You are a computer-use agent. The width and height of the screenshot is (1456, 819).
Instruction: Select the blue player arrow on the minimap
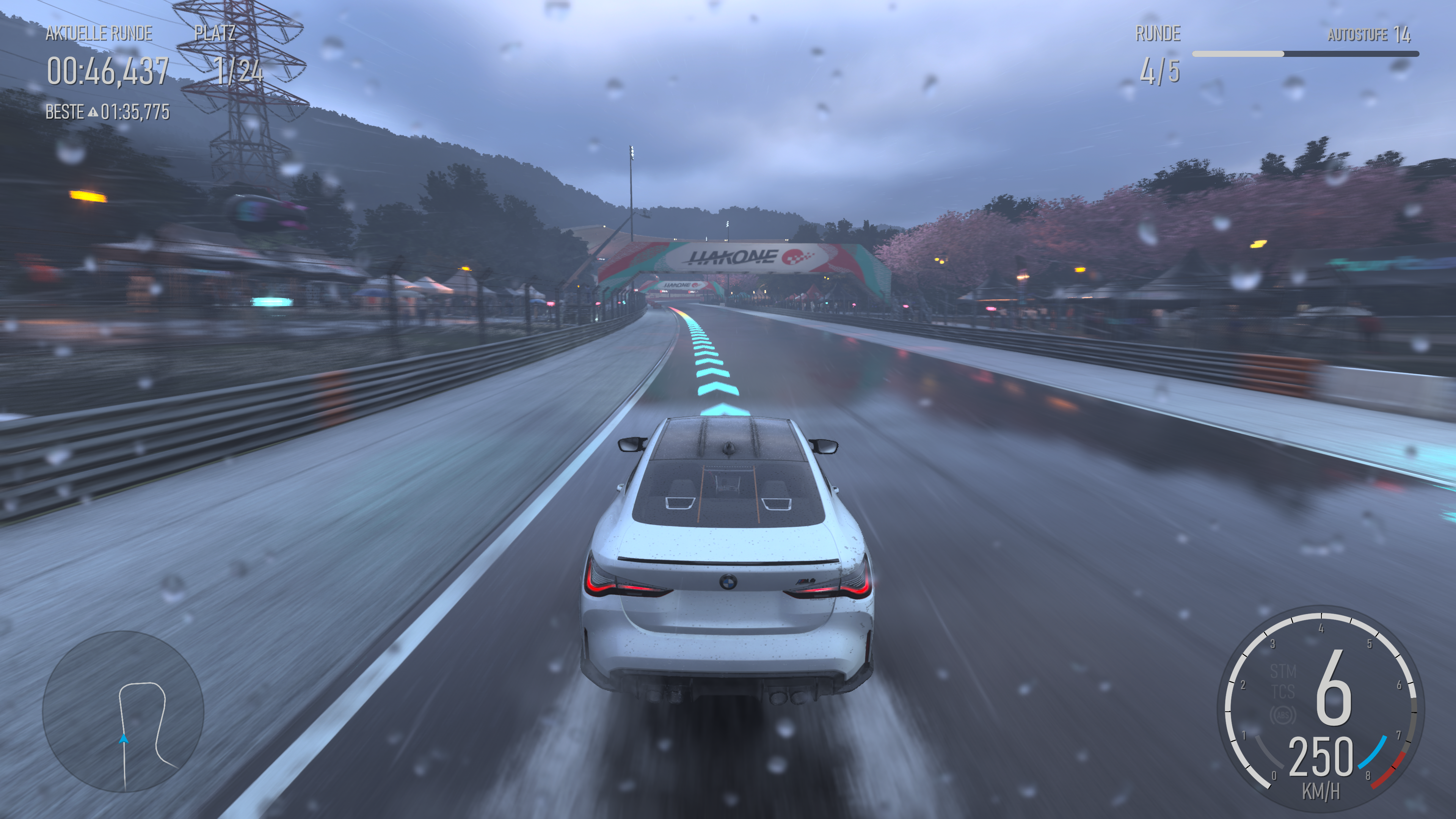(124, 739)
